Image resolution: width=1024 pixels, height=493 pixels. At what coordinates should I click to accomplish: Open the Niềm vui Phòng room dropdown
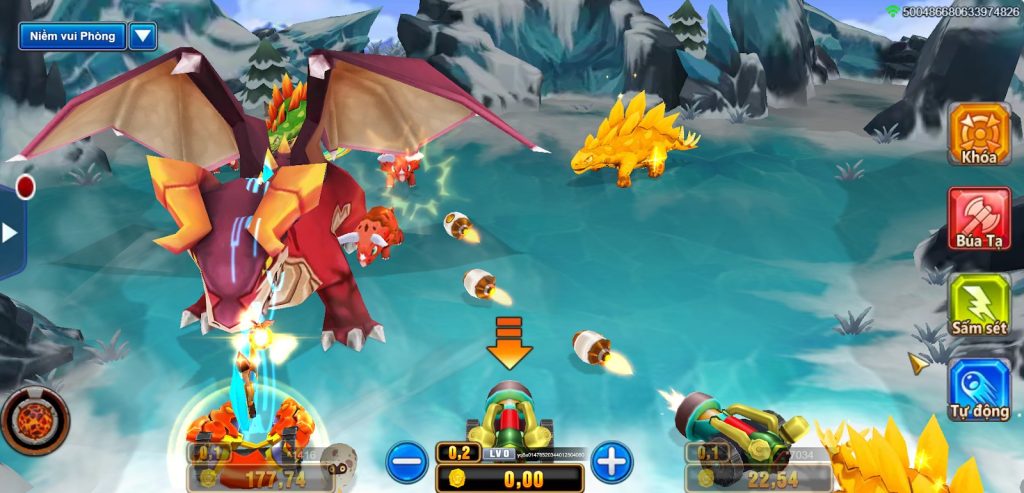[142, 37]
